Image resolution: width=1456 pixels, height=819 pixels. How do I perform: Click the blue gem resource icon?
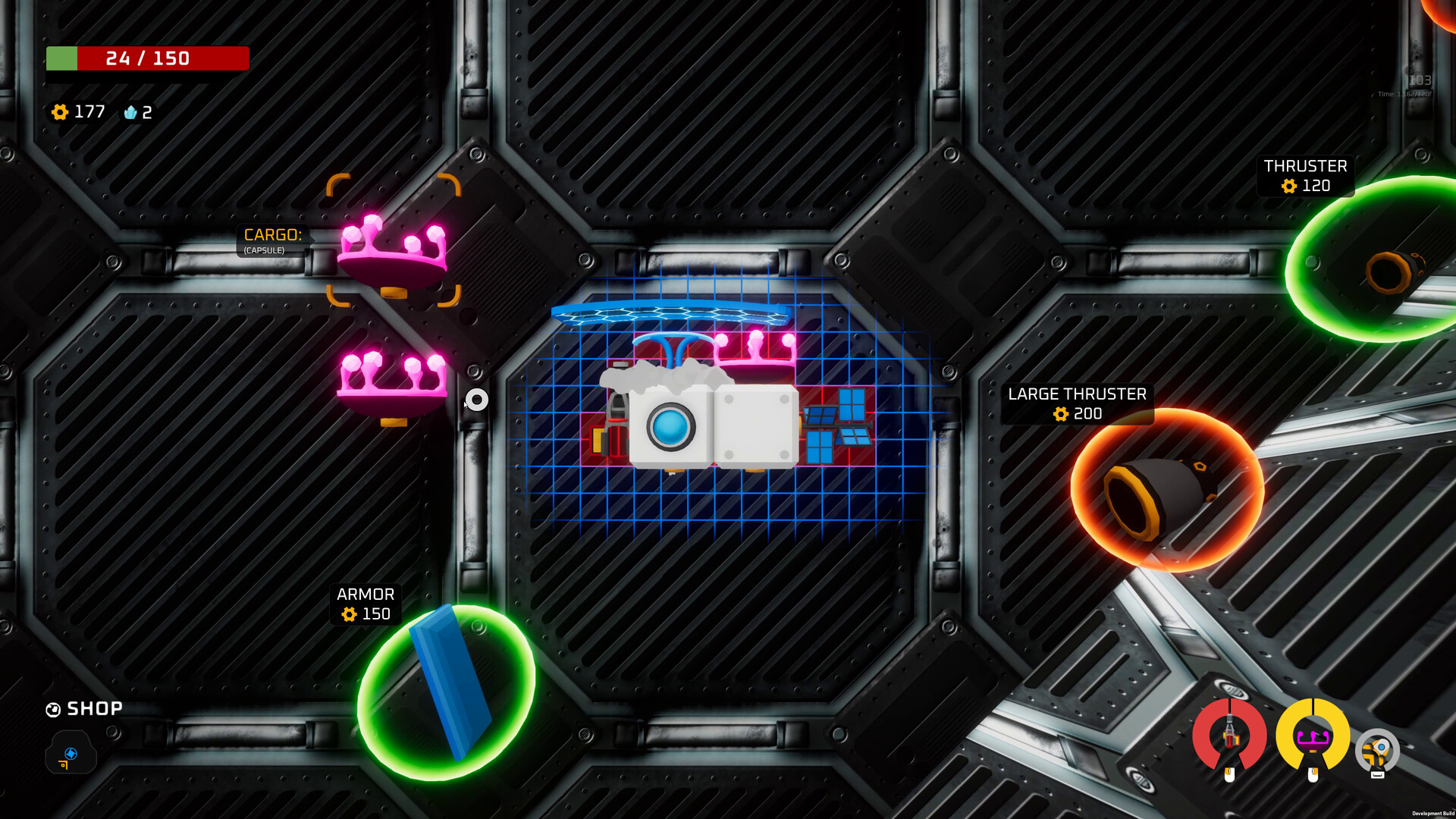click(130, 112)
